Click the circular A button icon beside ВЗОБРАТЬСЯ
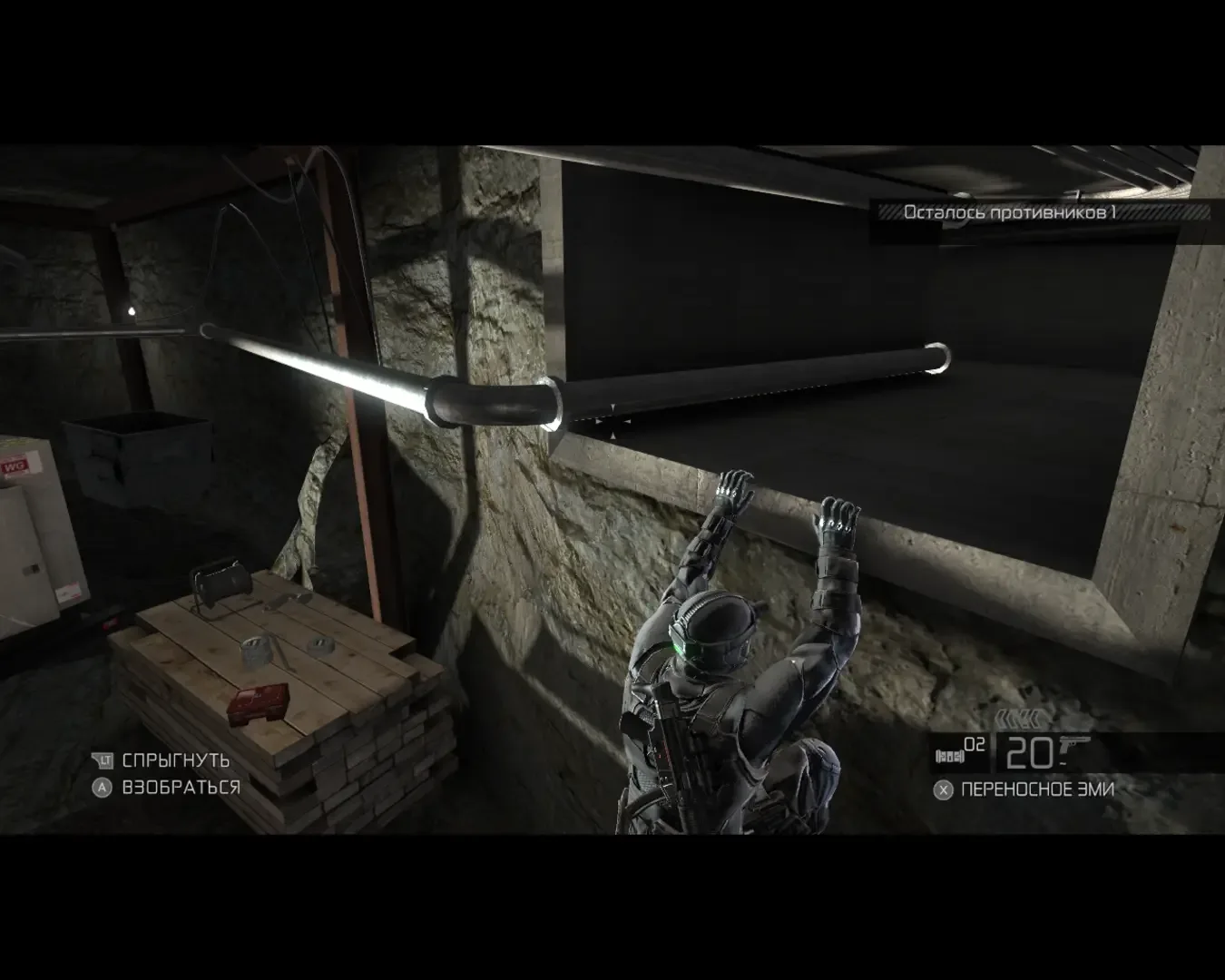 click(x=103, y=787)
